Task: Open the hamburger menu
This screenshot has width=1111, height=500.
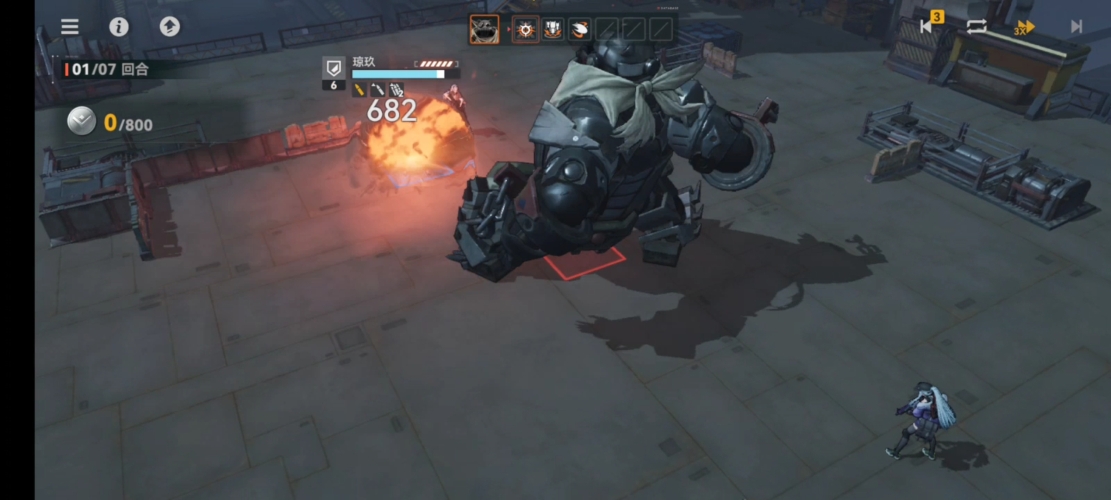Action: coord(70,27)
